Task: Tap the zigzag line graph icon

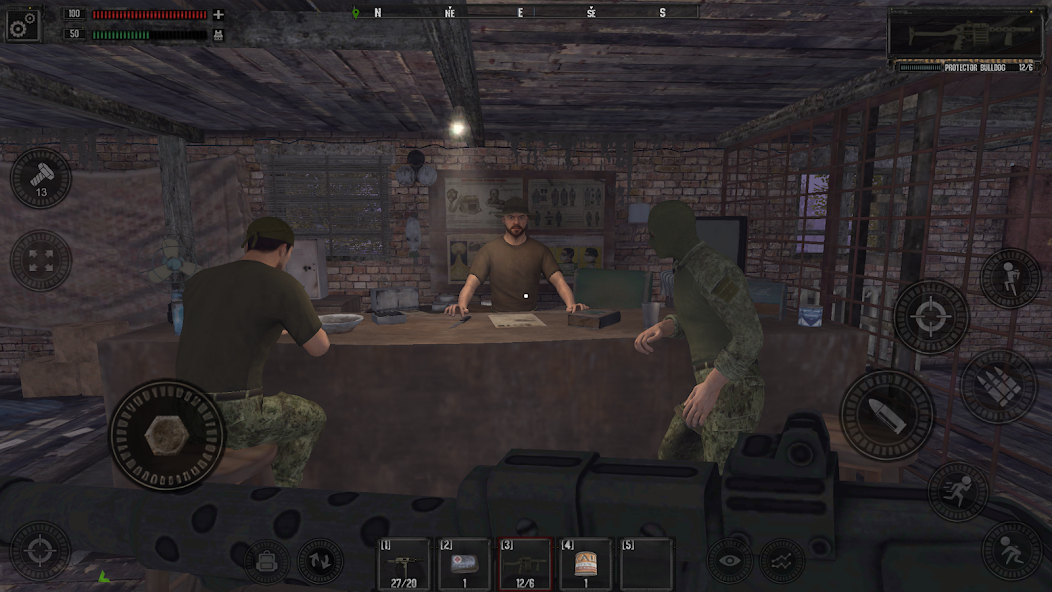Action: coord(782,561)
